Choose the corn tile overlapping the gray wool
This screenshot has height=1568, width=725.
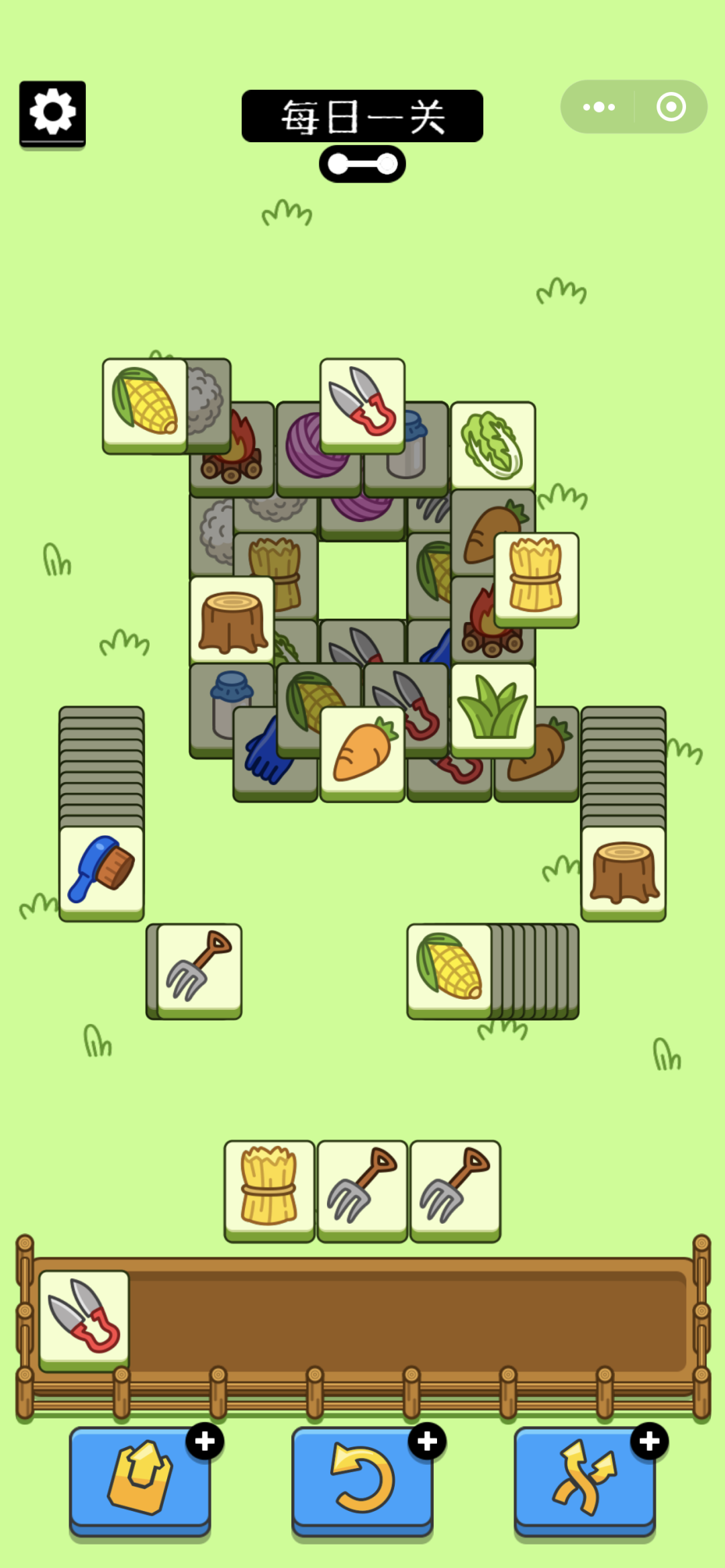(x=144, y=404)
